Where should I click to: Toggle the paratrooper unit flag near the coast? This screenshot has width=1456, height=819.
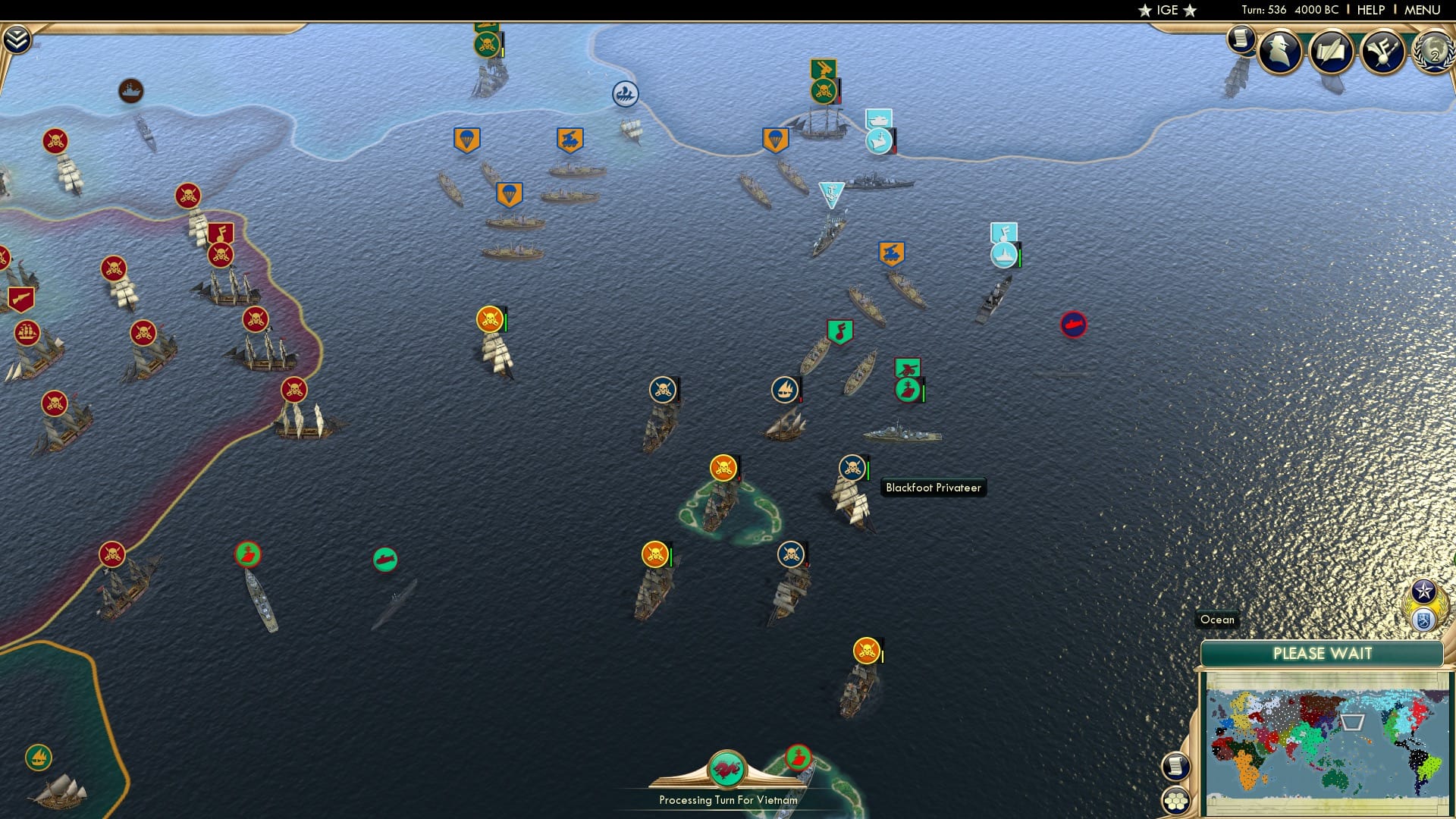tap(774, 140)
